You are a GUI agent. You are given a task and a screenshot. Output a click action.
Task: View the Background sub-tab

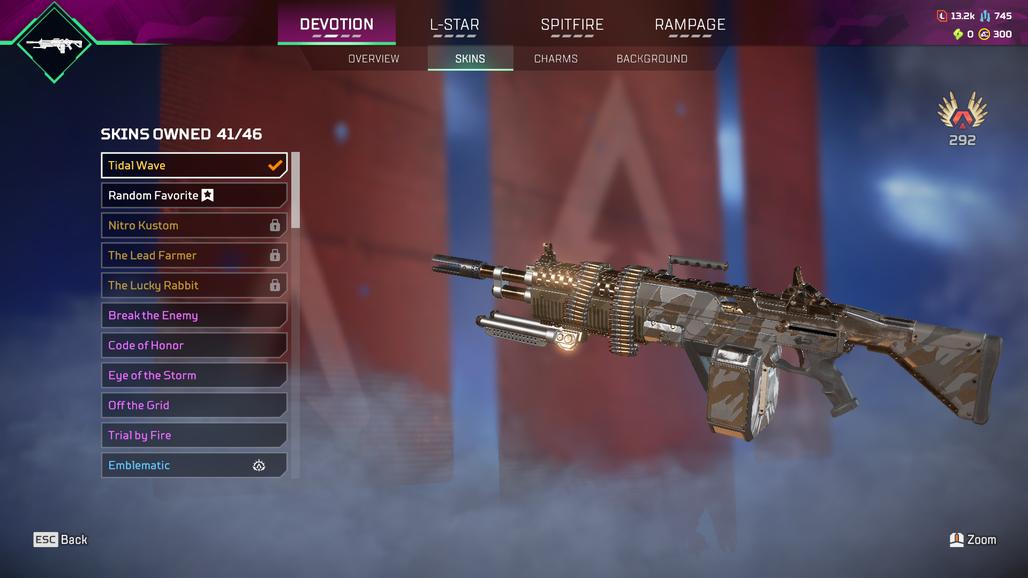coord(652,59)
